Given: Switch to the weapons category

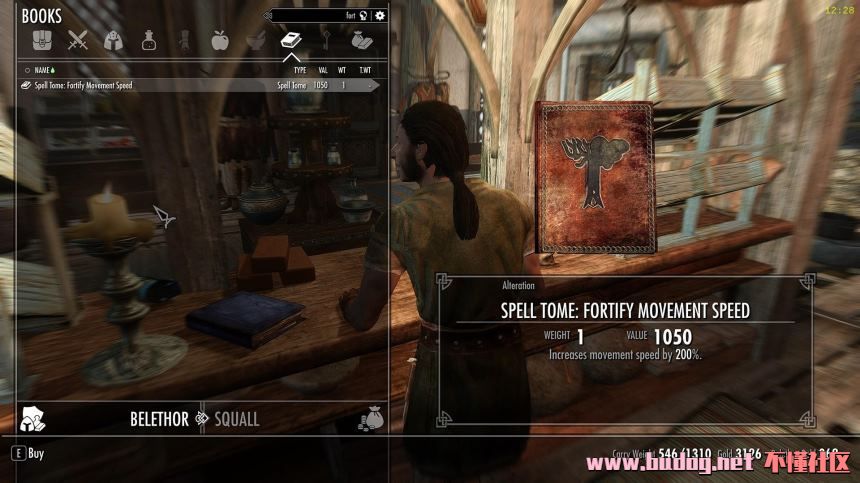Looking at the screenshot, I should 78,41.
